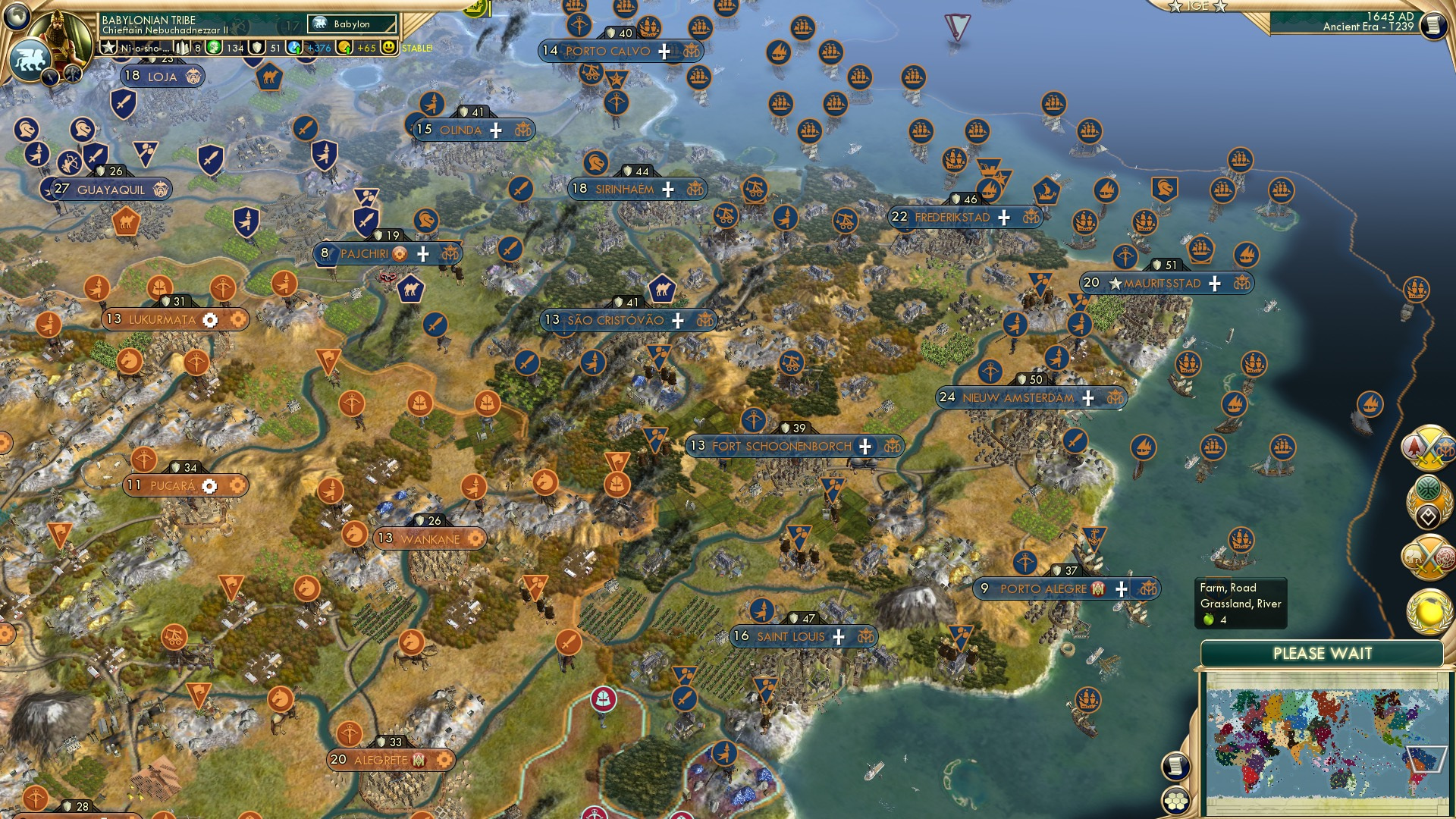Open the Babylon civilization dropdown
Image resolution: width=1456 pixels, height=819 pixels.
tap(350, 24)
